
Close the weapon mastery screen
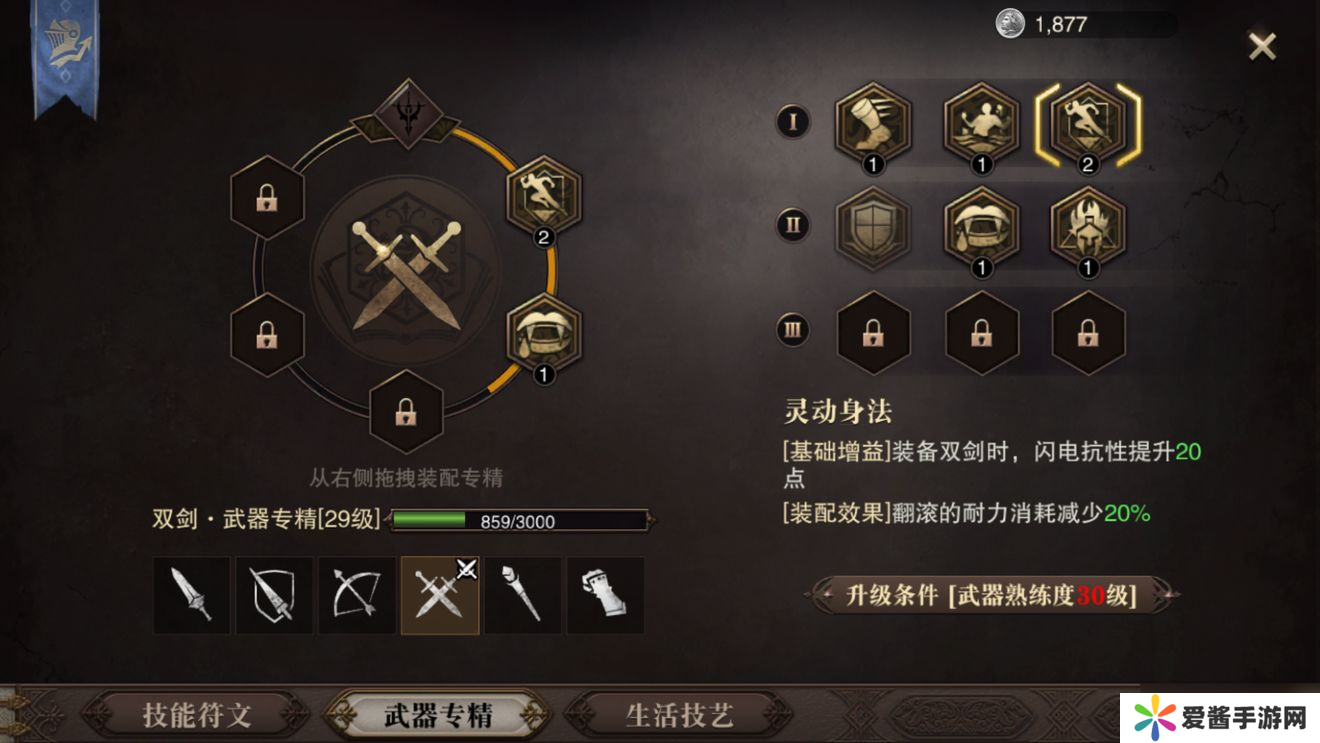(x=1262, y=46)
